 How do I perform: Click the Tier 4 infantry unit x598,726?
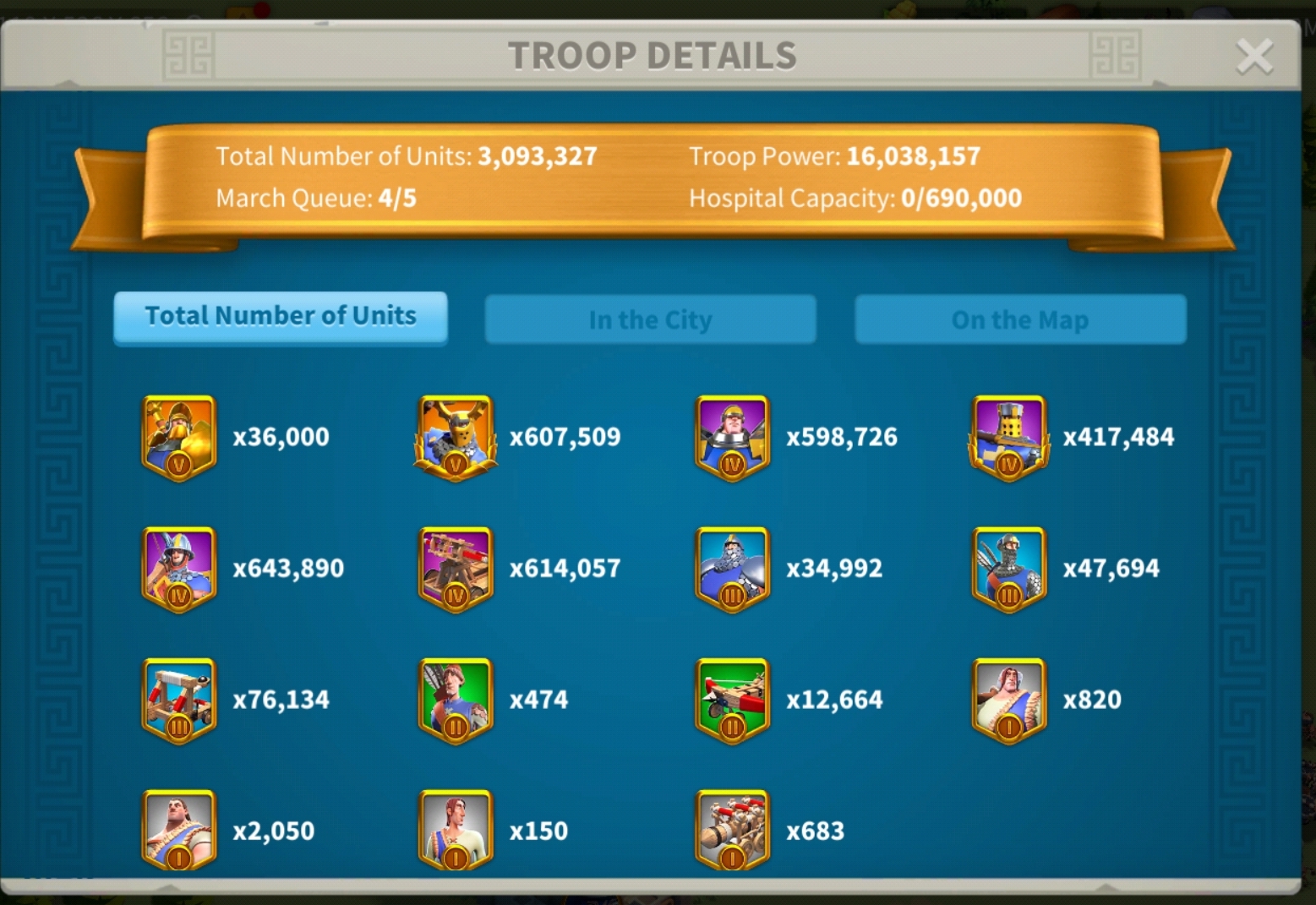click(732, 437)
